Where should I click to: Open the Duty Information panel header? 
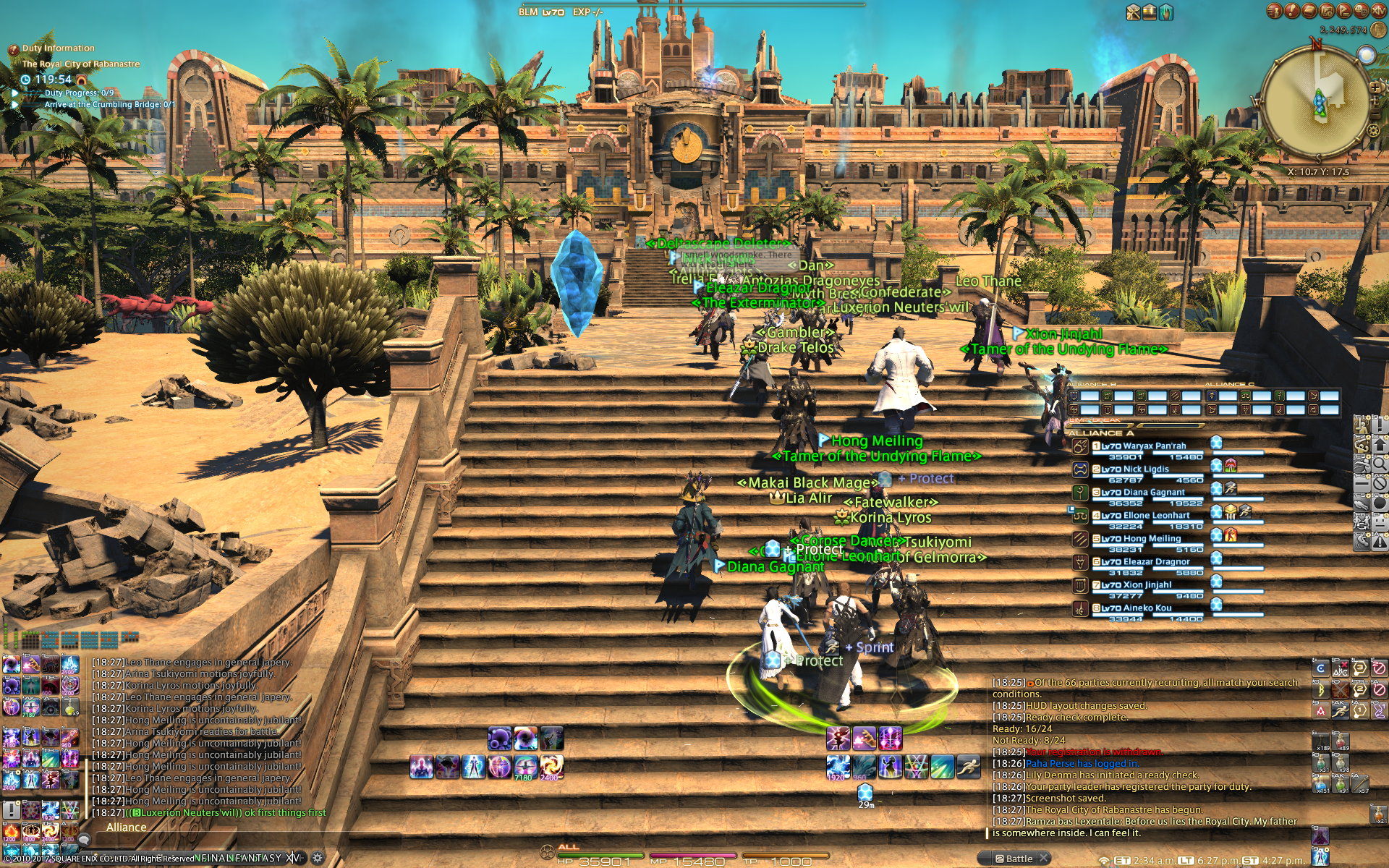(58, 48)
